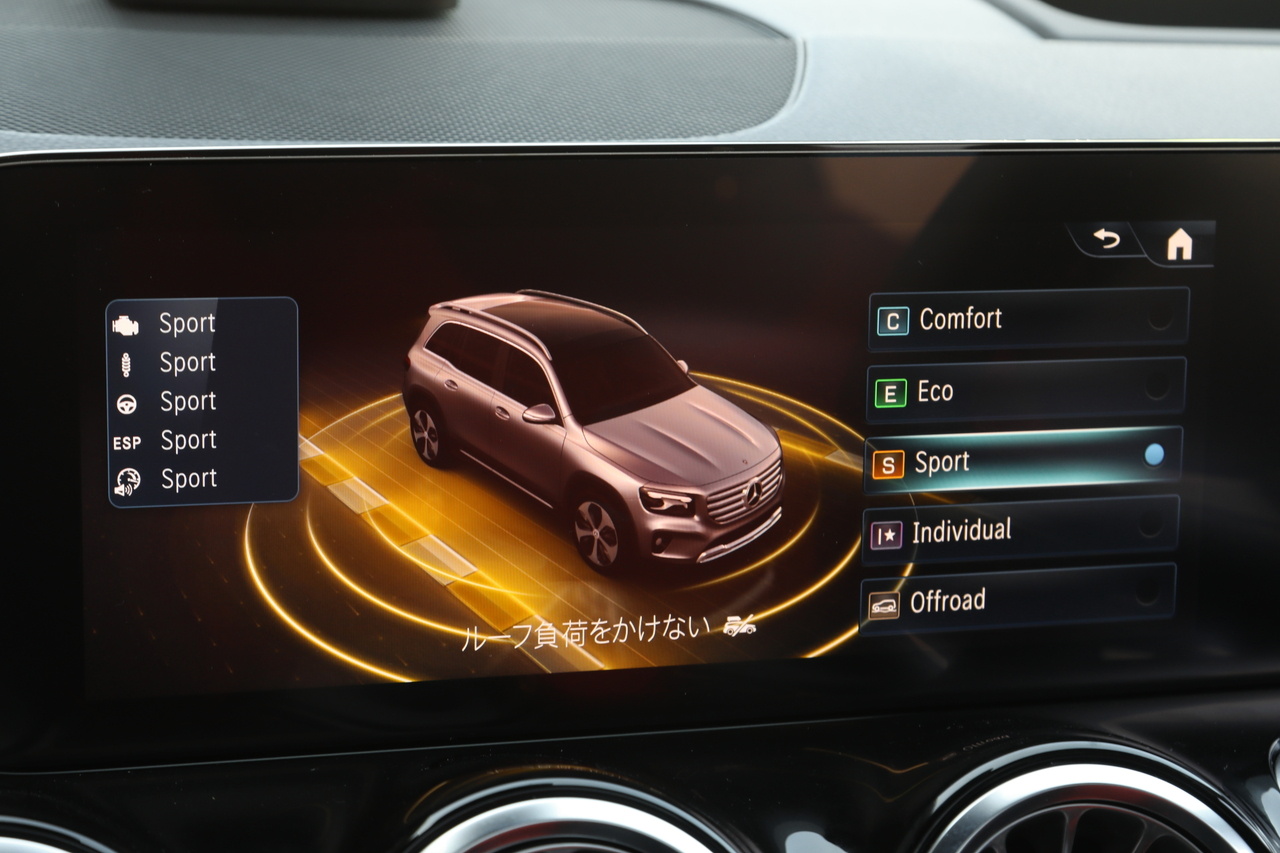The height and width of the screenshot is (853, 1280).
Task: Activate the Sport drive mode option
Action: point(1022,461)
